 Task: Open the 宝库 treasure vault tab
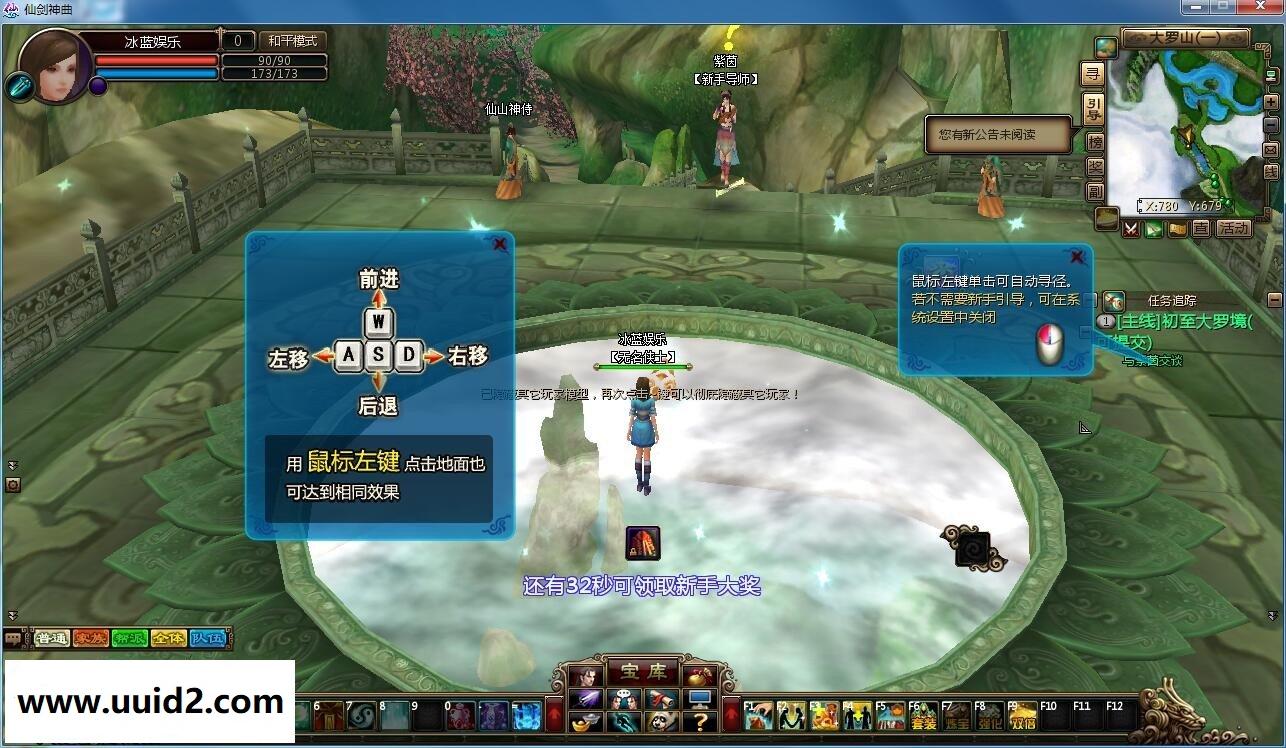pyautogui.click(x=644, y=672)
